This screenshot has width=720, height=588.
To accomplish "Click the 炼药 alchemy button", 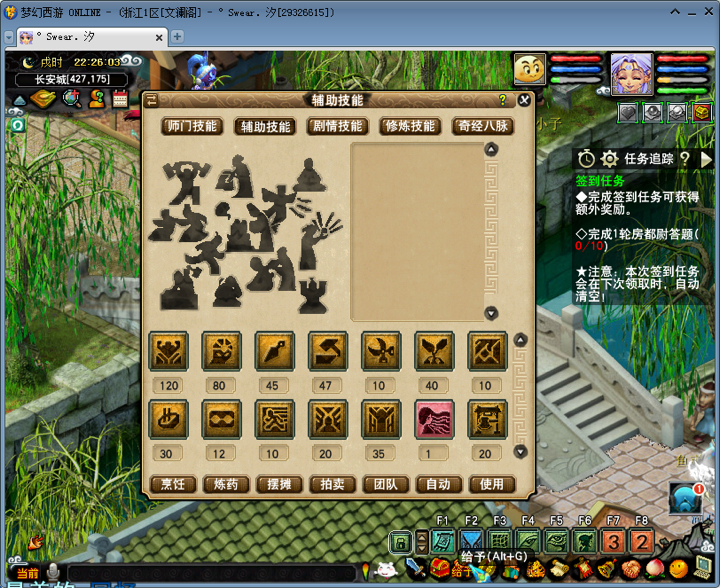I will [x=226, y=484].
